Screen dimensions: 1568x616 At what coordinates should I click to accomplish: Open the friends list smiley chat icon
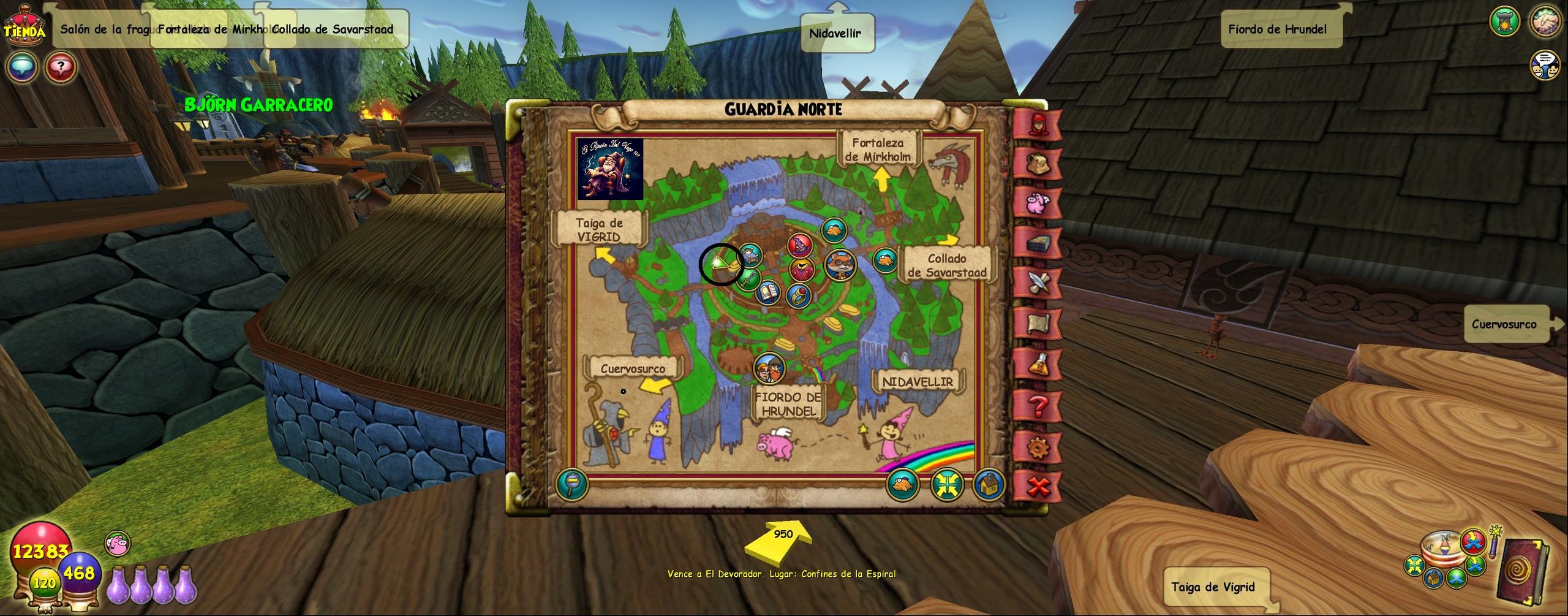click(1545, 66)
